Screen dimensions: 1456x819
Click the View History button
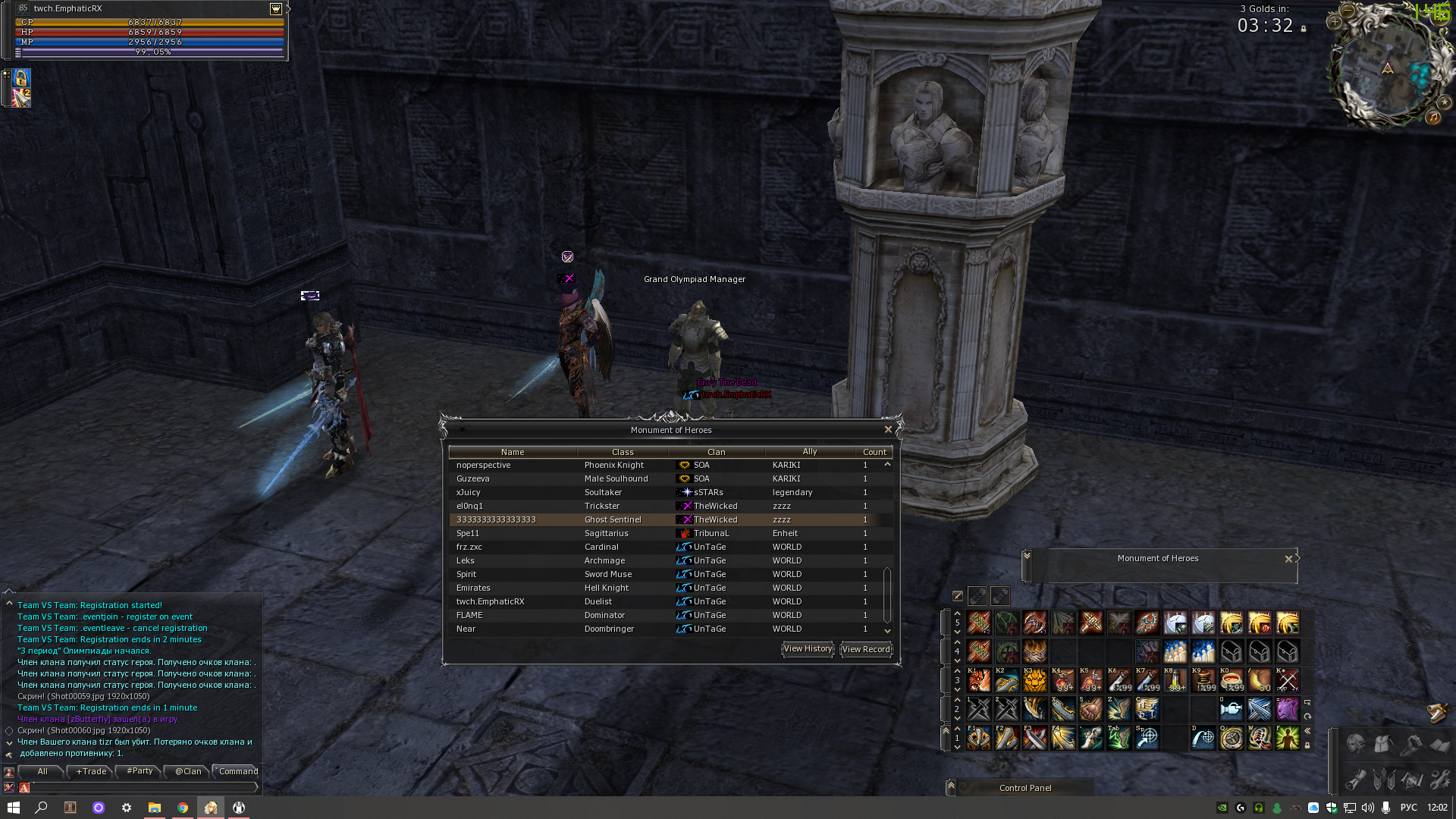tap(807, 649)
